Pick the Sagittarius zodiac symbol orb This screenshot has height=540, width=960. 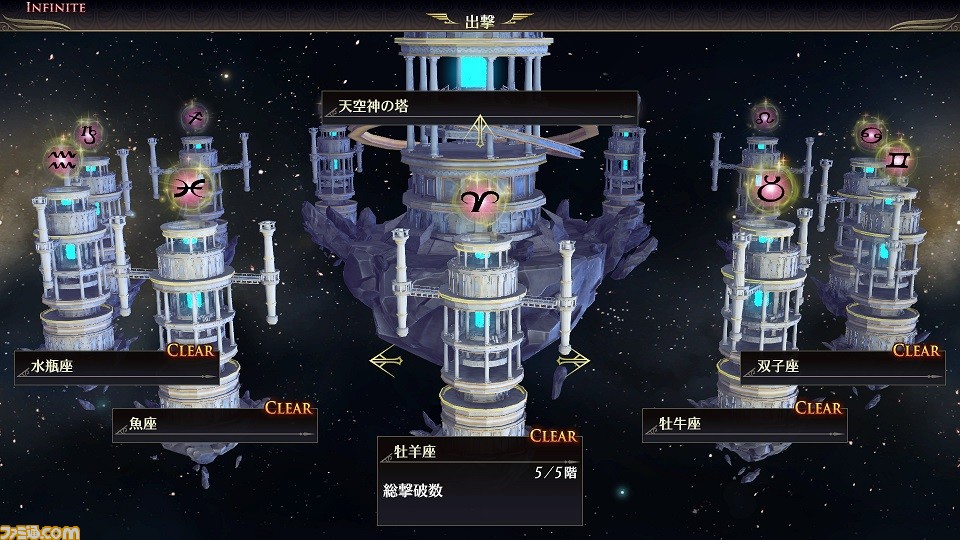(x=194, y=118)
